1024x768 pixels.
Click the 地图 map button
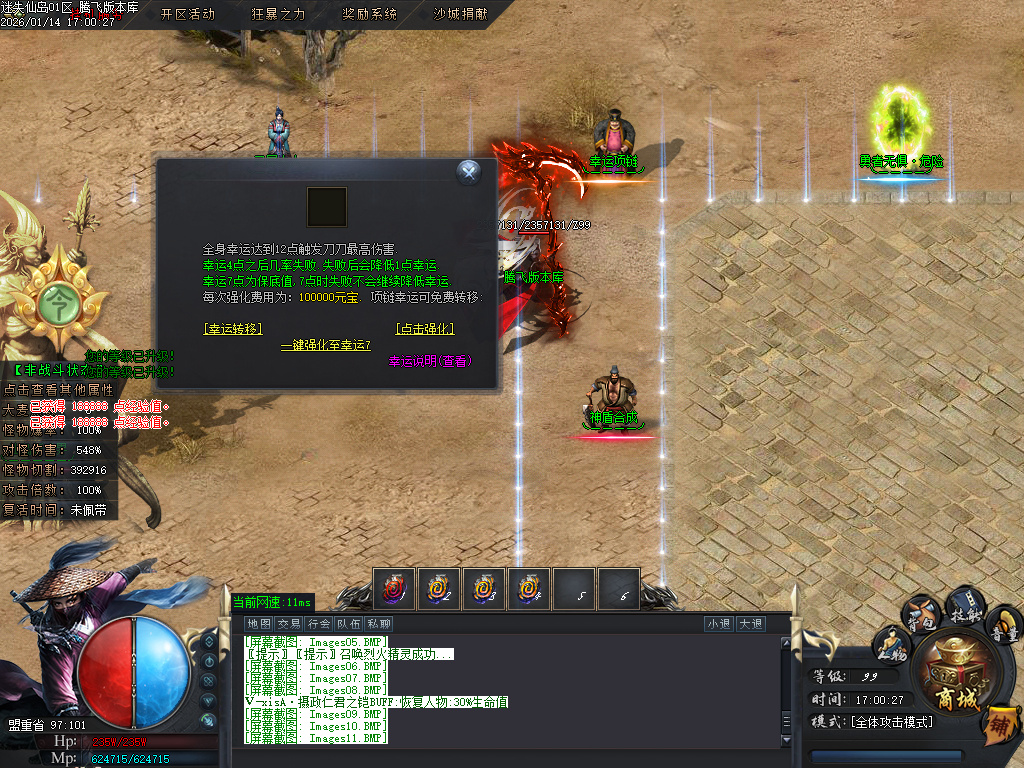point(259,624)
